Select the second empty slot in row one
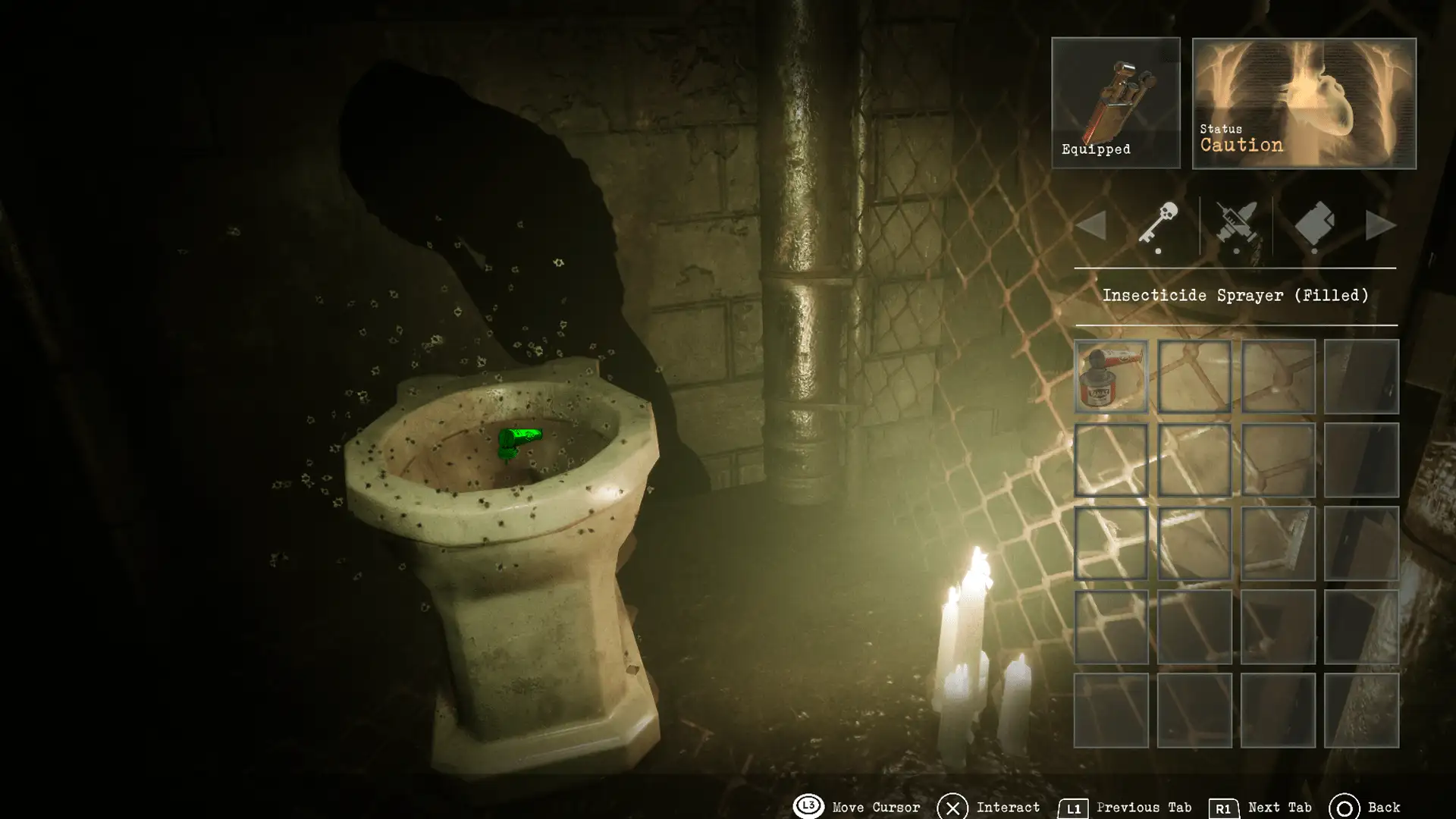1456x819 pixels. click(1195, 376)
